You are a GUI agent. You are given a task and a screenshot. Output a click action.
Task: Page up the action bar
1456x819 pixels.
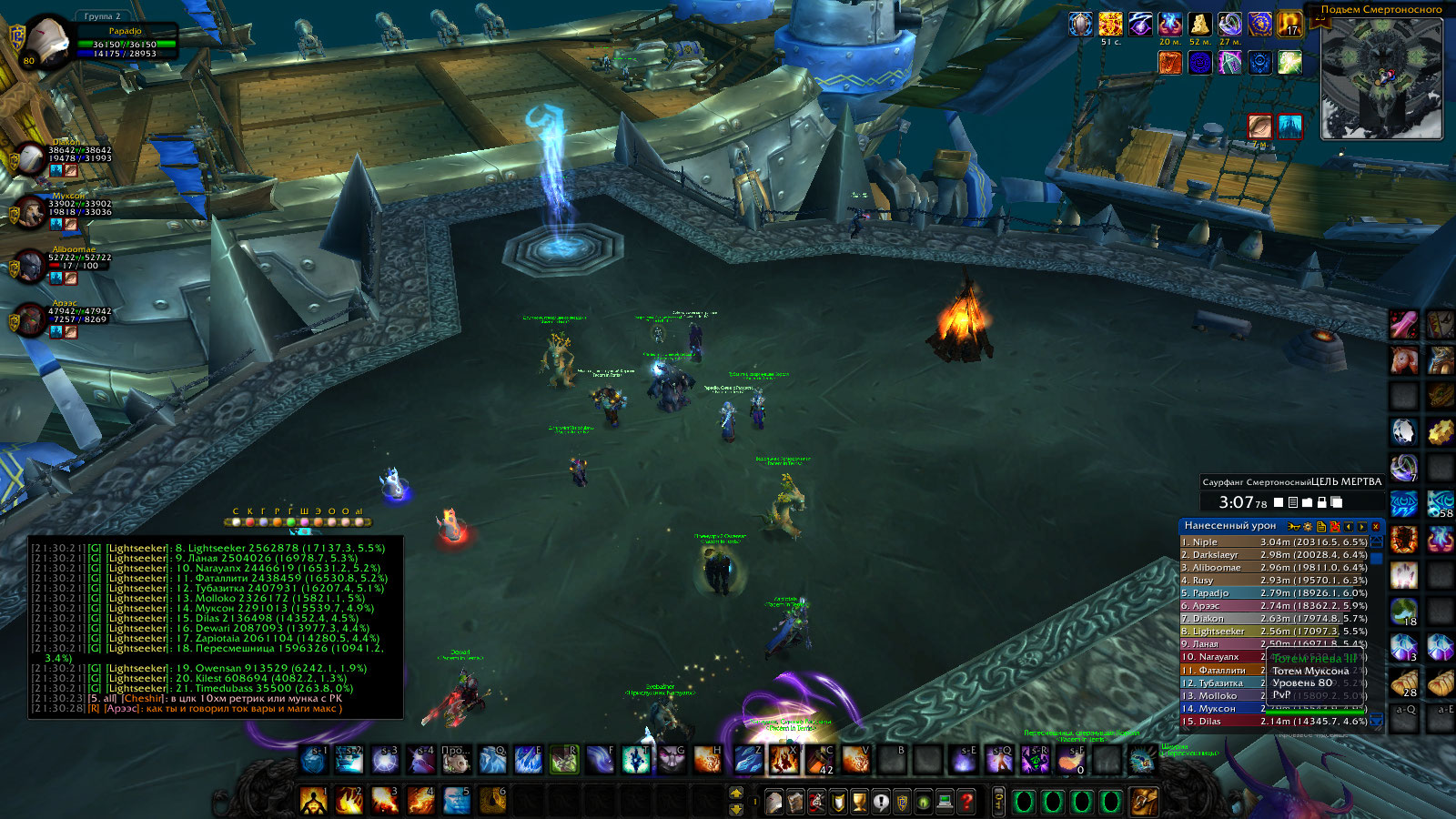pyautogui.click(x=736, y=794)
